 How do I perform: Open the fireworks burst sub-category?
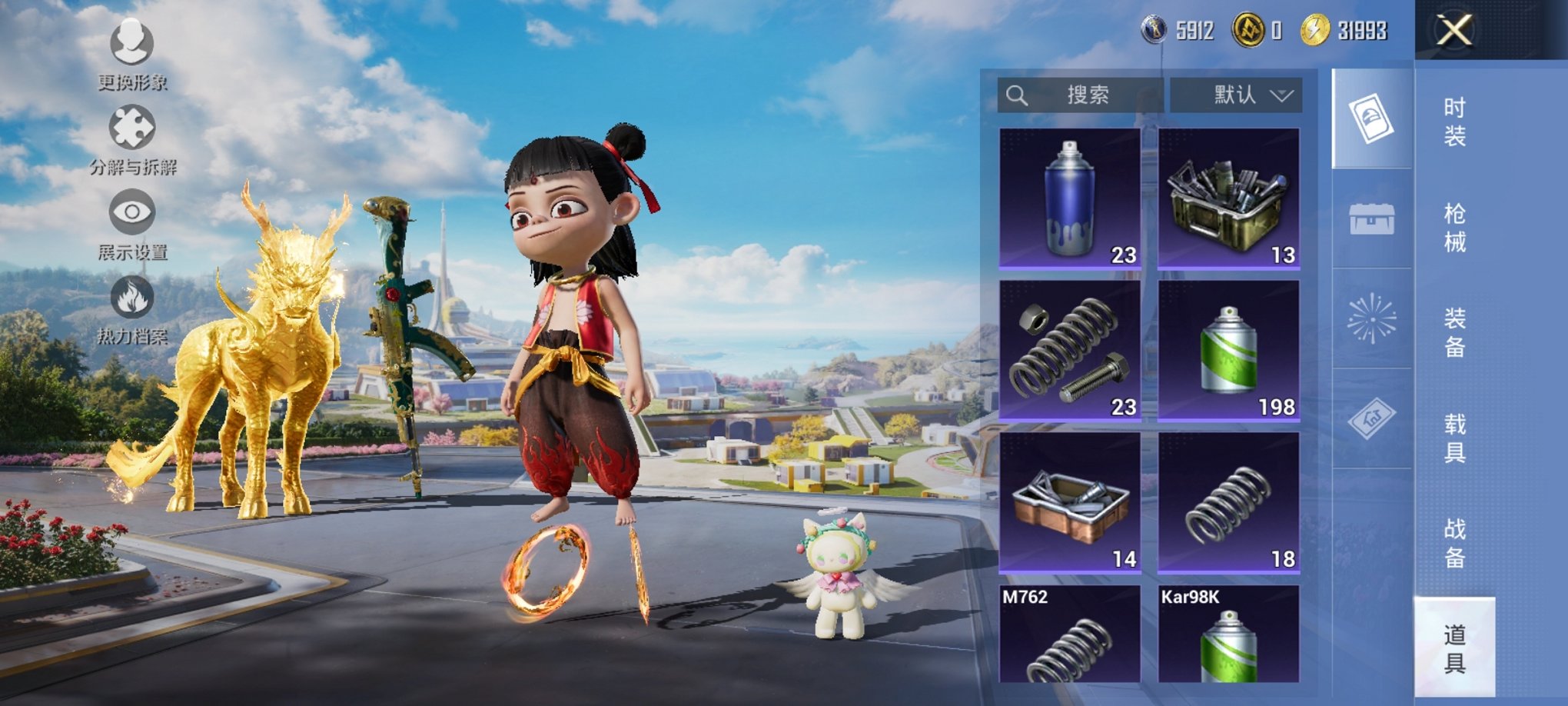tap(1372, 318)
